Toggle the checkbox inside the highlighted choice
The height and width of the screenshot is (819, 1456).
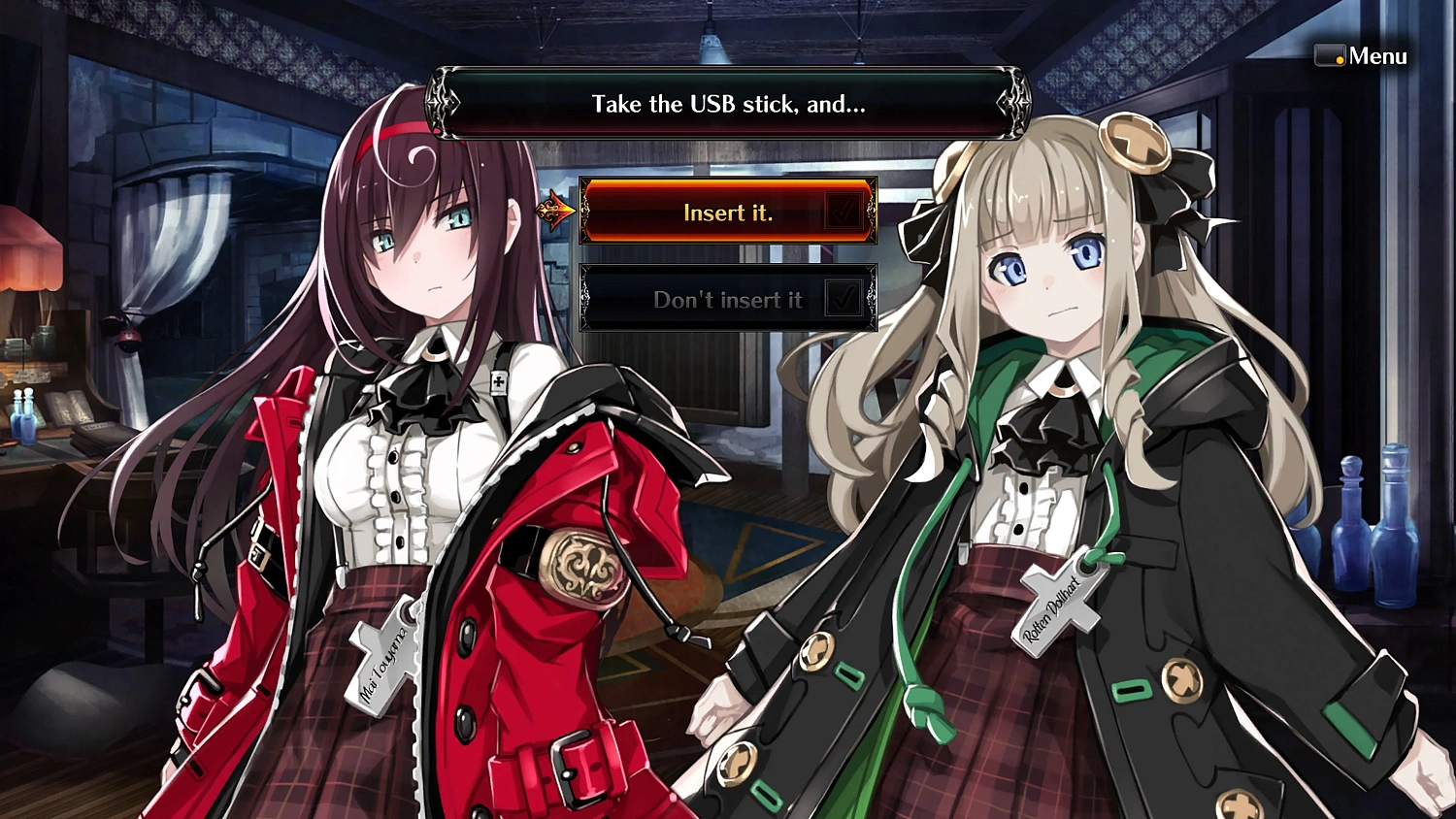pos(843,211)
